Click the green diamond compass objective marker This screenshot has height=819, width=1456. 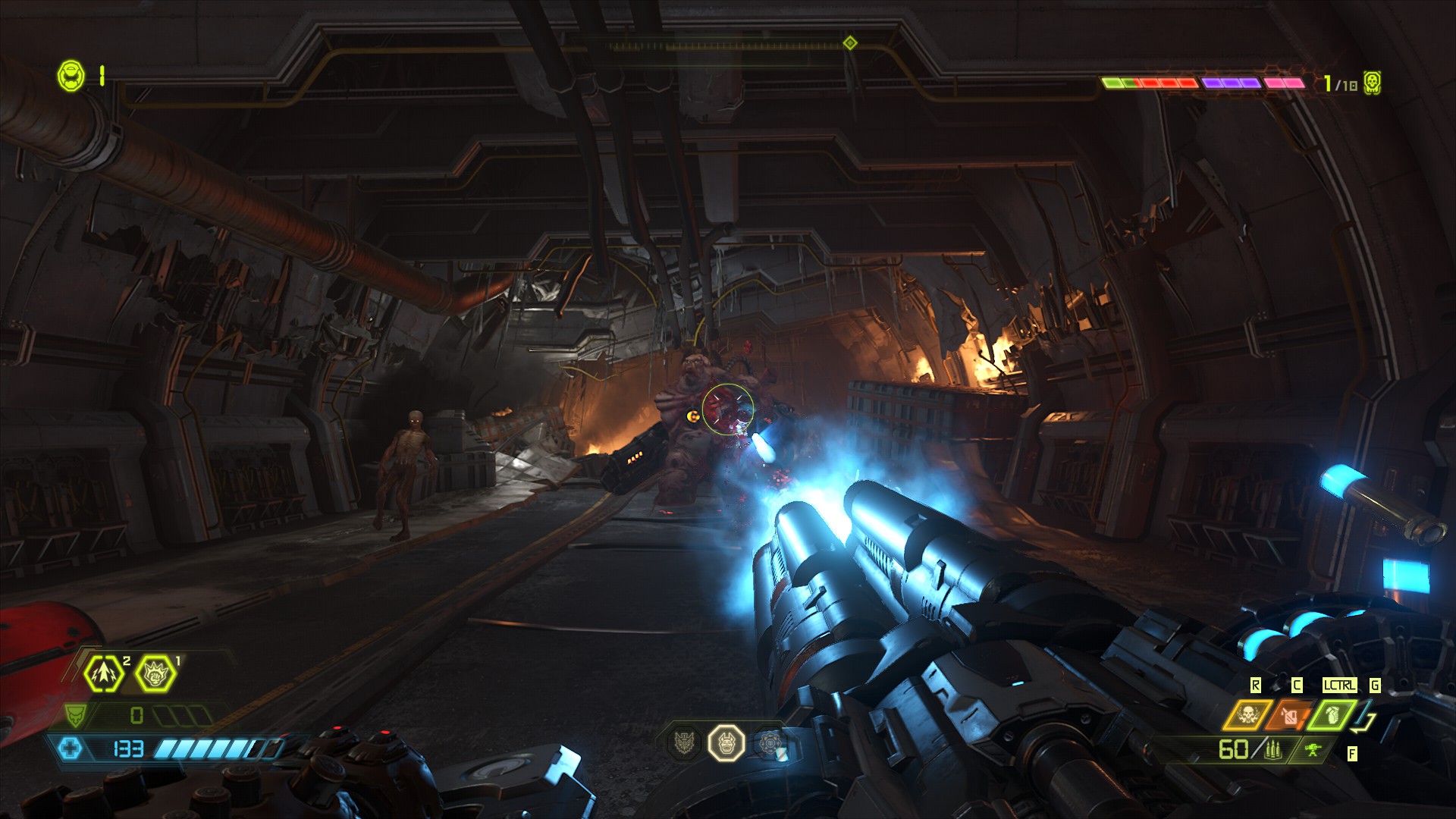coord(850,43)
